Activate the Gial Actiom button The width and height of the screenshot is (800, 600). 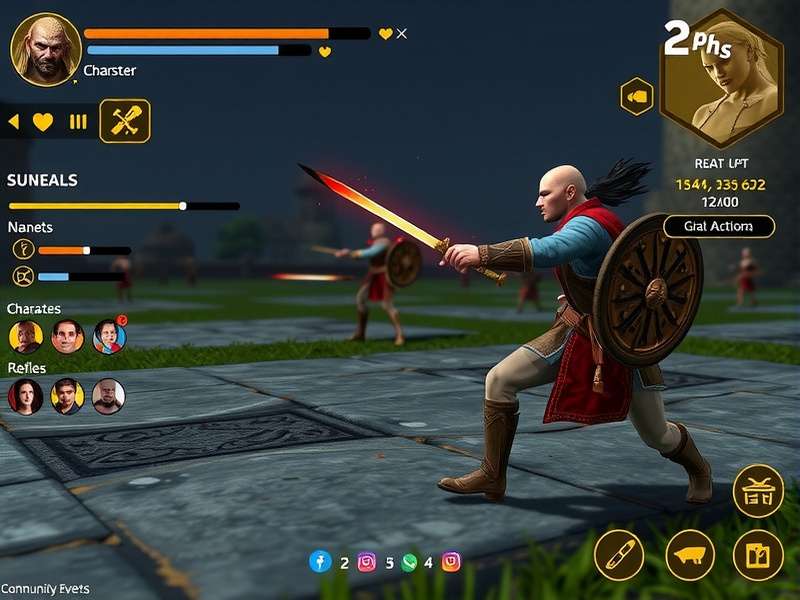[718, 226]
